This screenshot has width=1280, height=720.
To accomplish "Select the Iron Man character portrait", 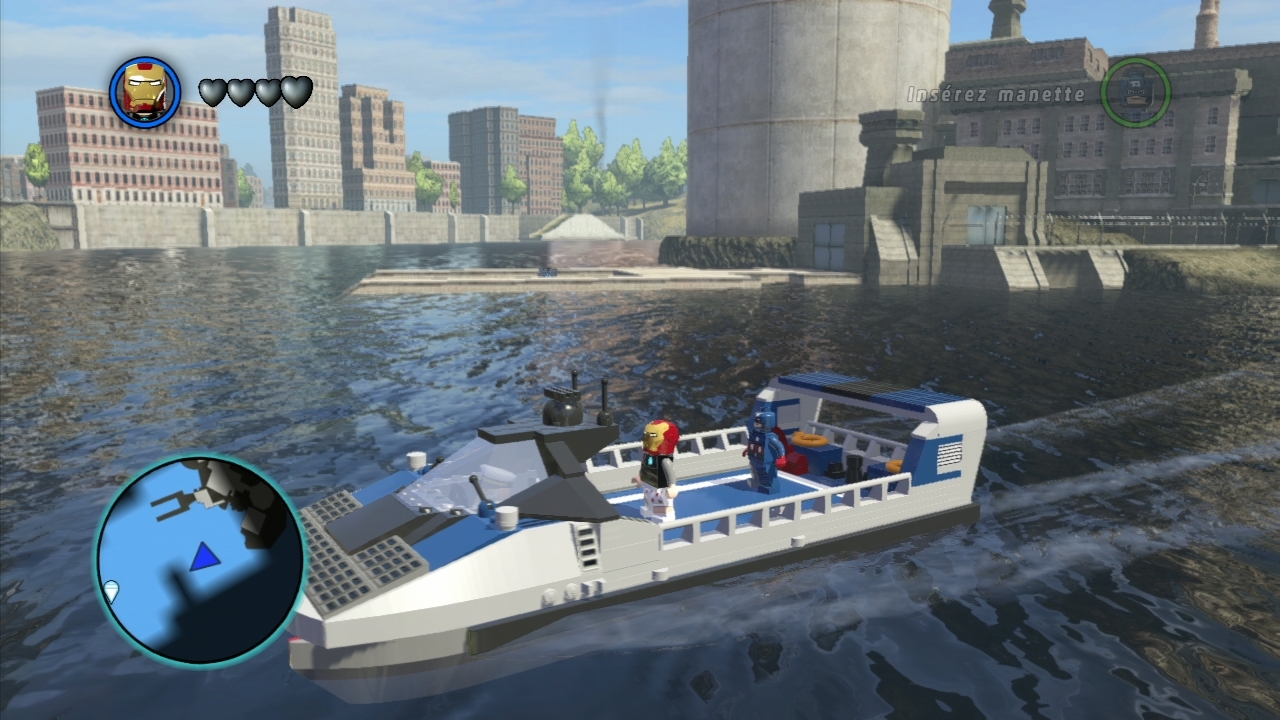I will click(x=145, y=92).
